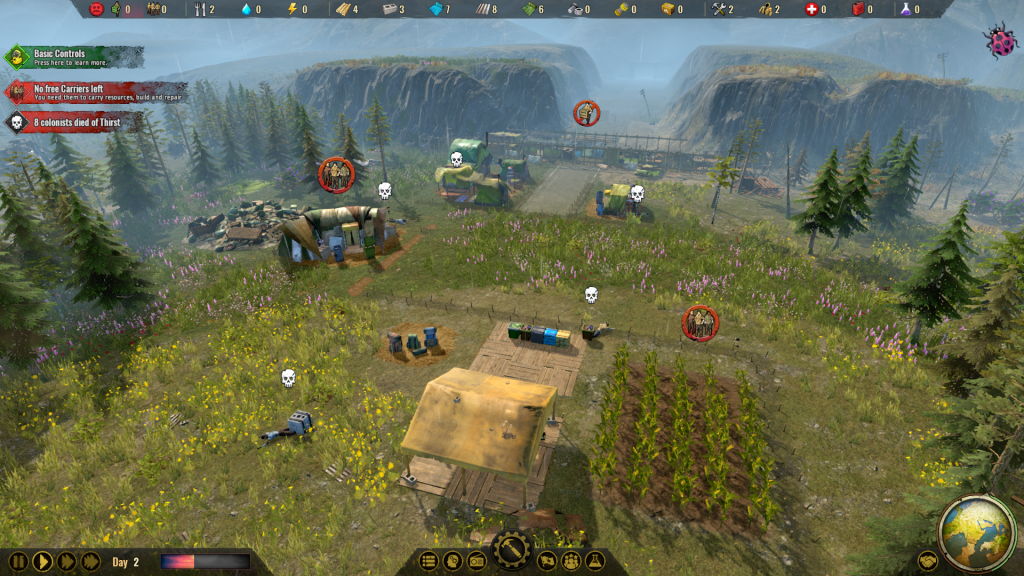Screen dimensions: 1024x576
Task: Pause the game
Action: pyautogui.click(x=18, y=561)
